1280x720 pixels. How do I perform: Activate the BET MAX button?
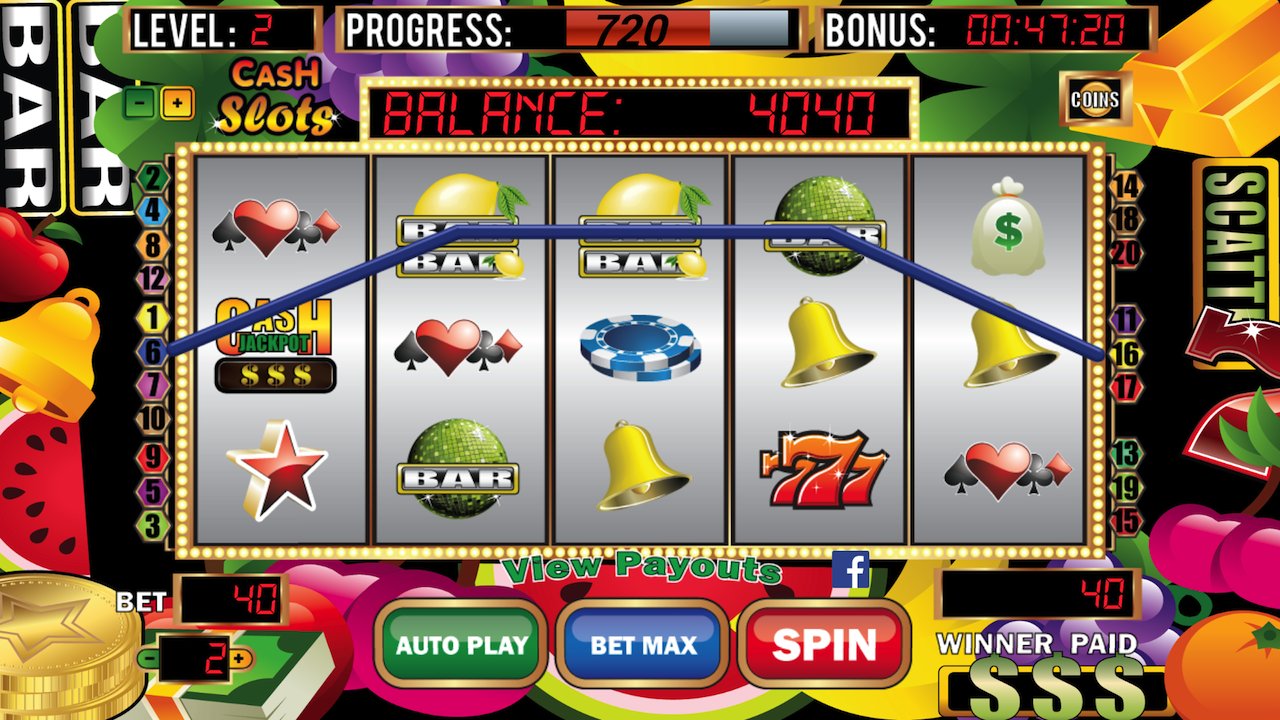click(641, 644)
